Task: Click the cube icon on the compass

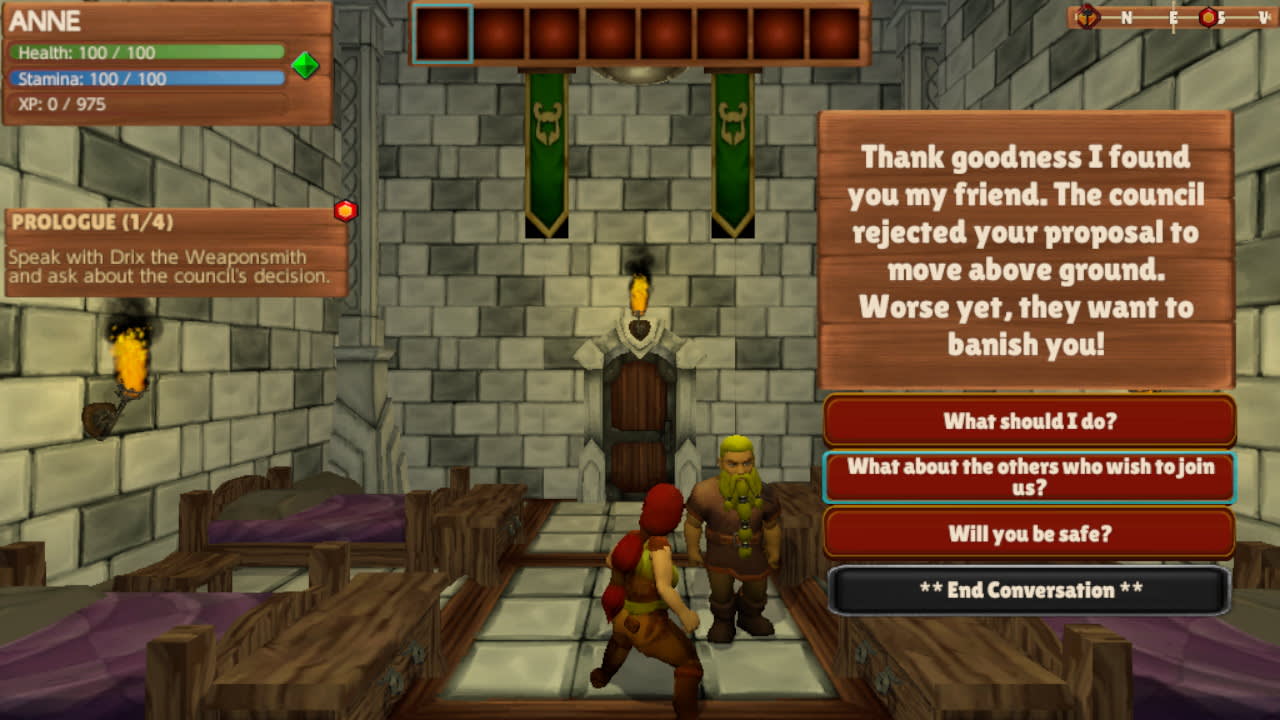Action: pyautogui.click(x=1087, y=16)
